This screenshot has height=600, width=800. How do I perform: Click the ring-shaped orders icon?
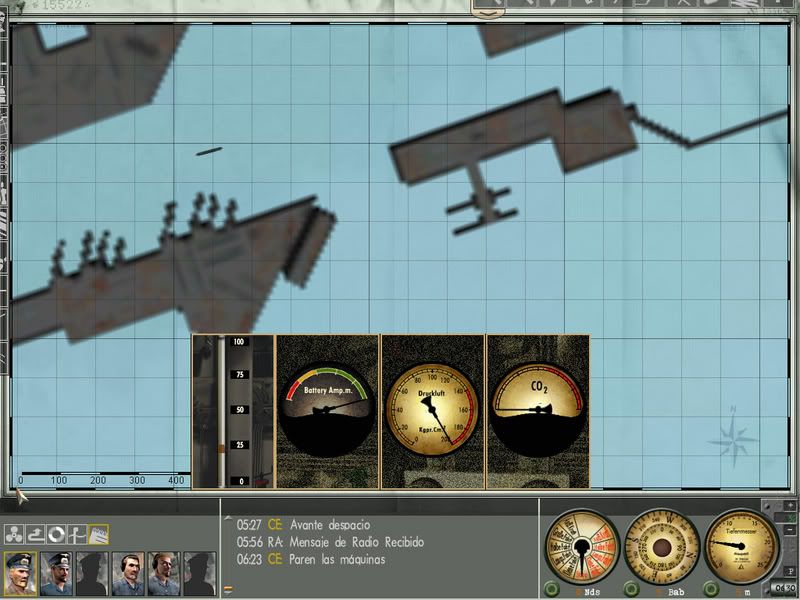(56, 534)
